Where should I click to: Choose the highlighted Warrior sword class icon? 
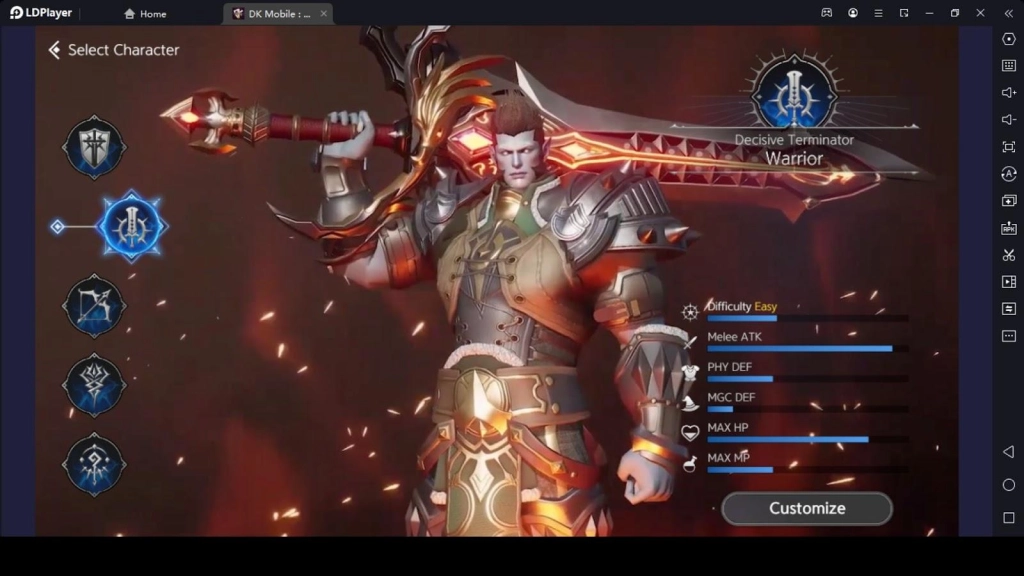(132, 226)
